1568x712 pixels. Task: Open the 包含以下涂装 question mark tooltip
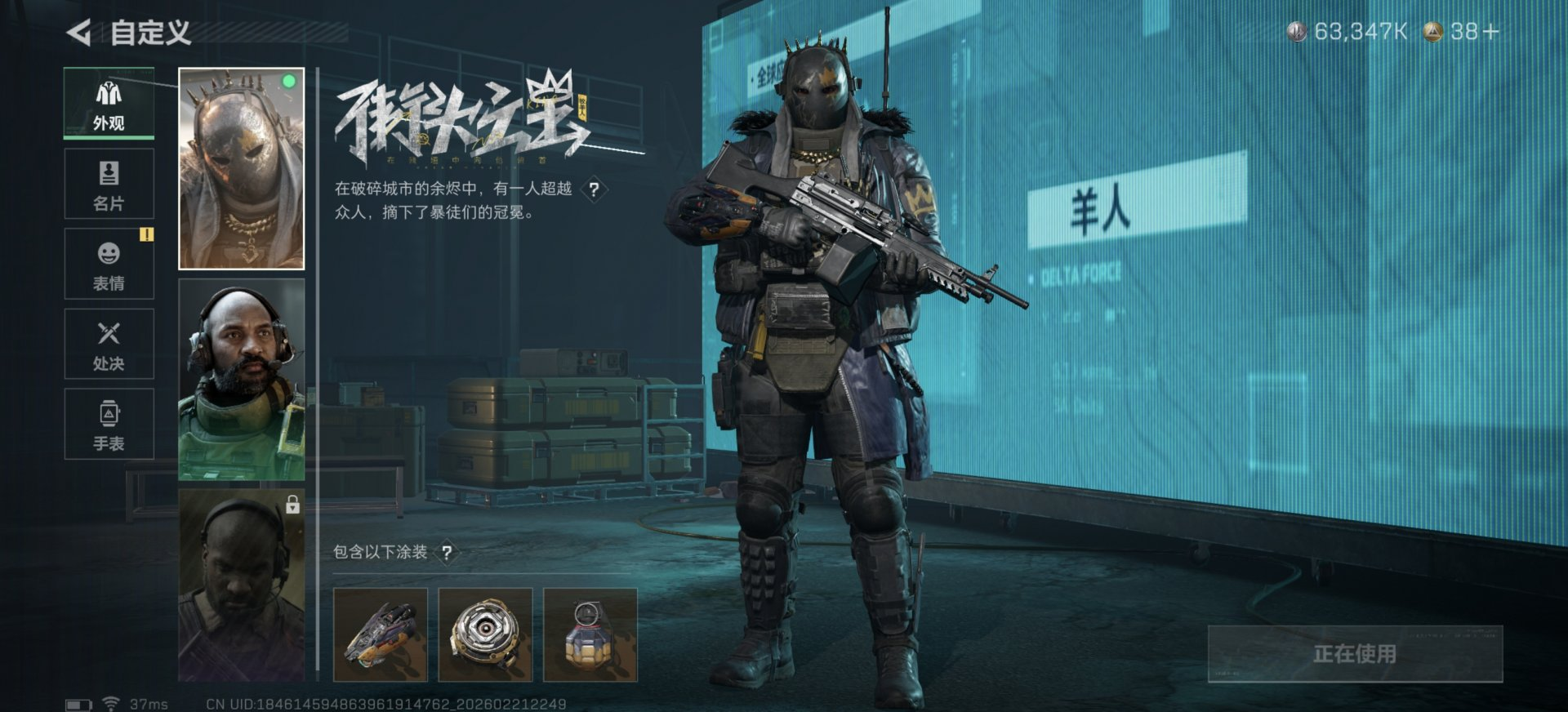pos(448,552)
